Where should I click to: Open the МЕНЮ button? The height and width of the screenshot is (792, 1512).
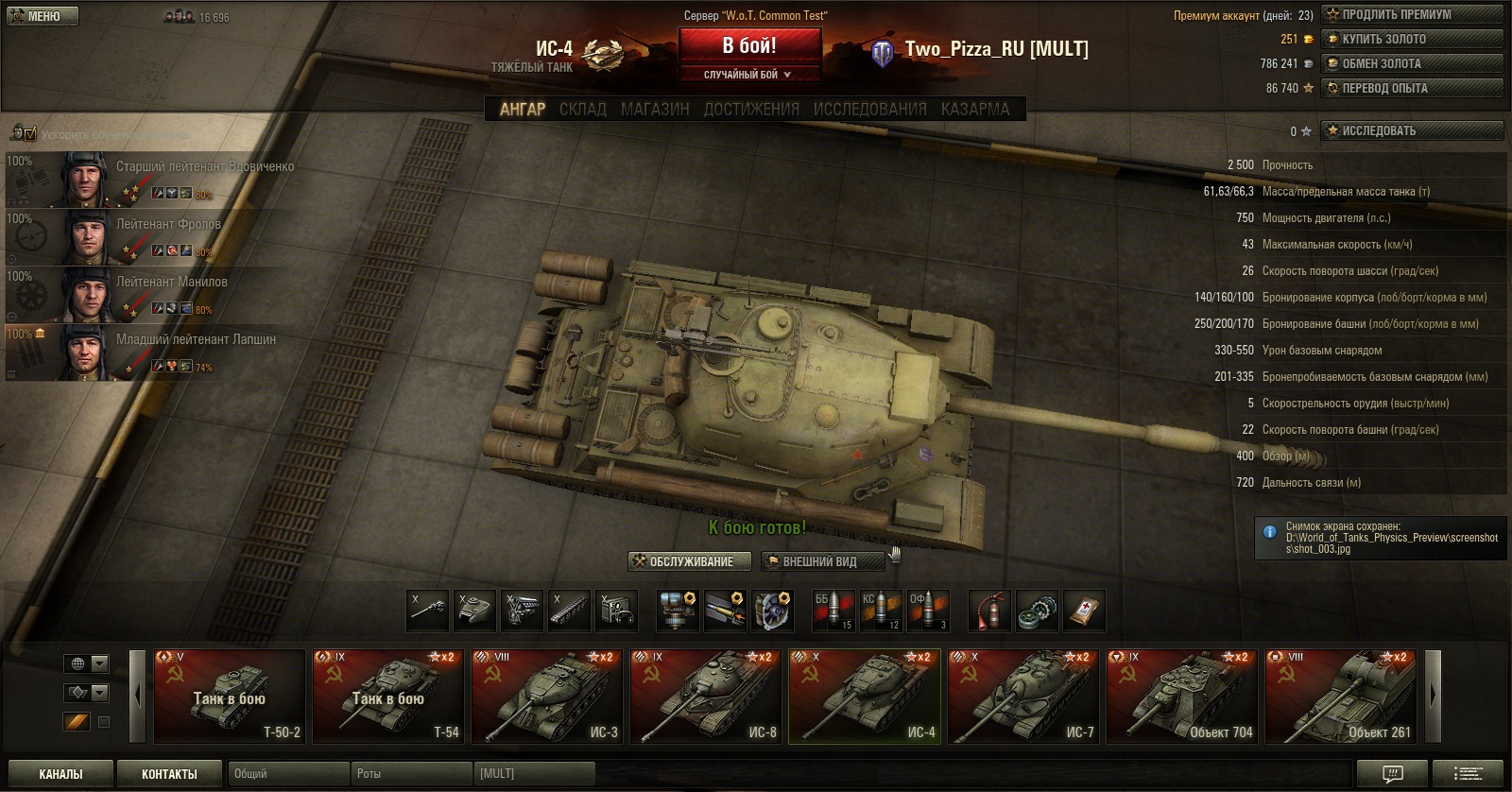[43, 16]
